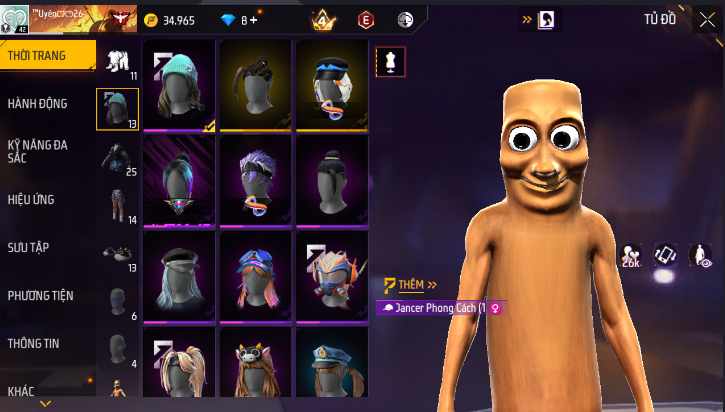The image size is (725, 412).
Task: Select the jacket tops subcategory icon
Action: click(118, 158)
